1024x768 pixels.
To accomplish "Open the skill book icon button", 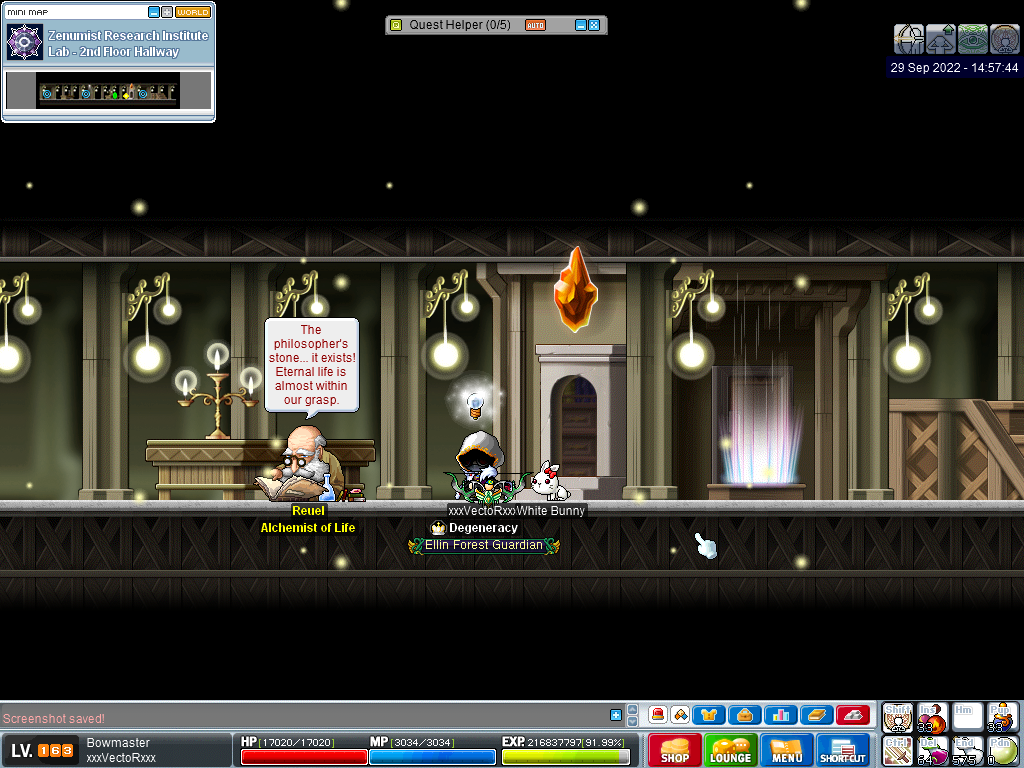I will pyautogui.click(x=816, y=715).
